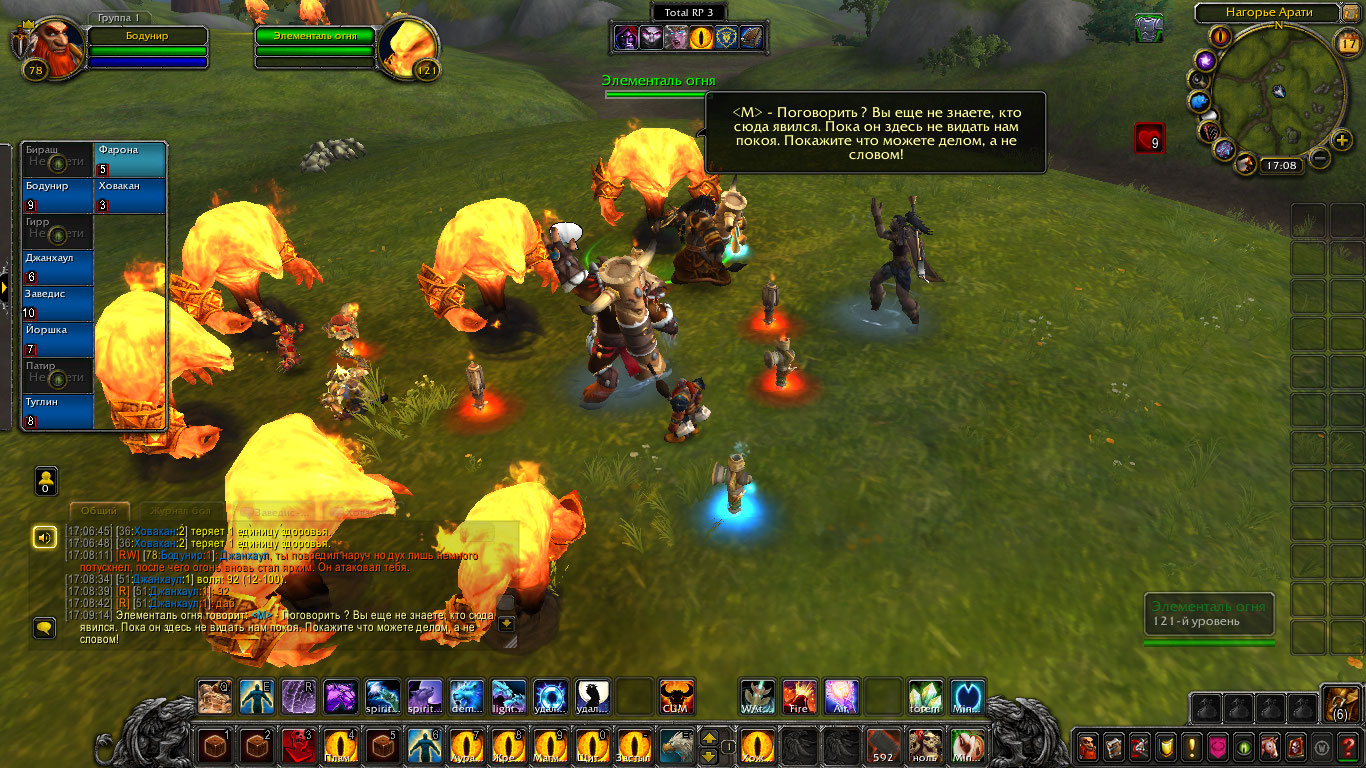Viewport: 1366px width, 768px height.
Task: Zoom out the minimap with minus button
Action: [1319, 158]
